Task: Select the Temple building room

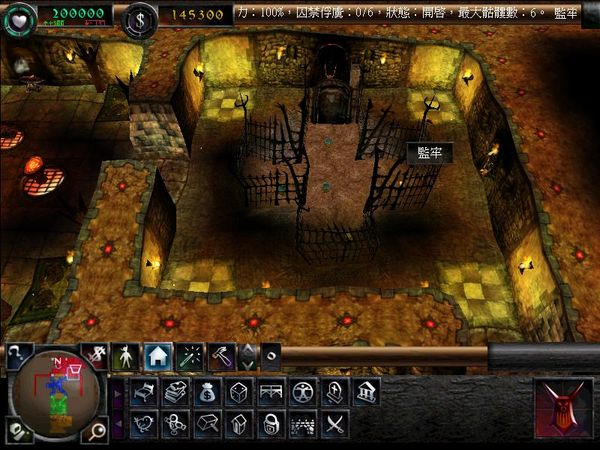Action: 365,392
